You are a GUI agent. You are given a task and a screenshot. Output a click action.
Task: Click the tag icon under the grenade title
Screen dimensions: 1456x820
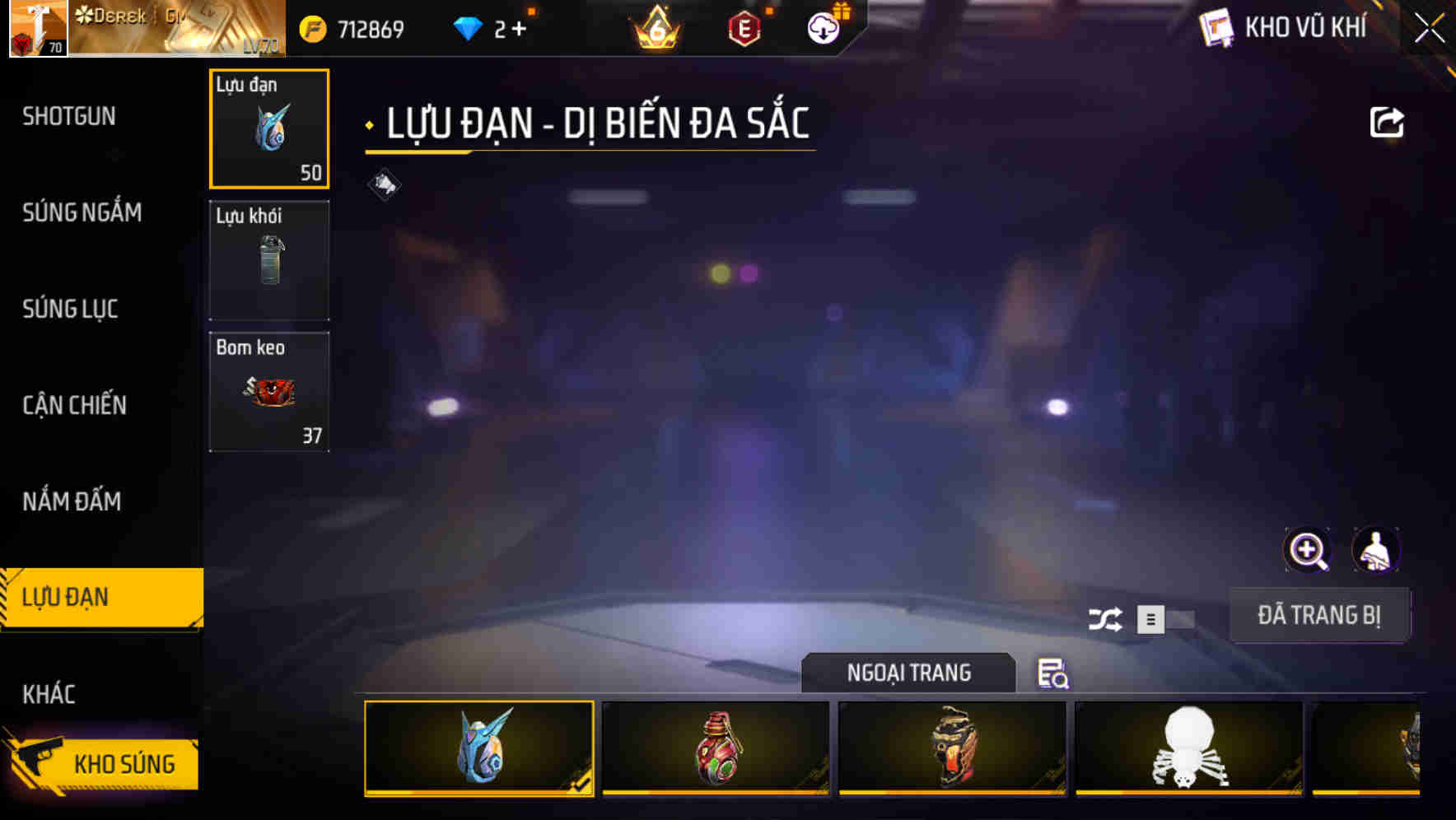point(382,184)
